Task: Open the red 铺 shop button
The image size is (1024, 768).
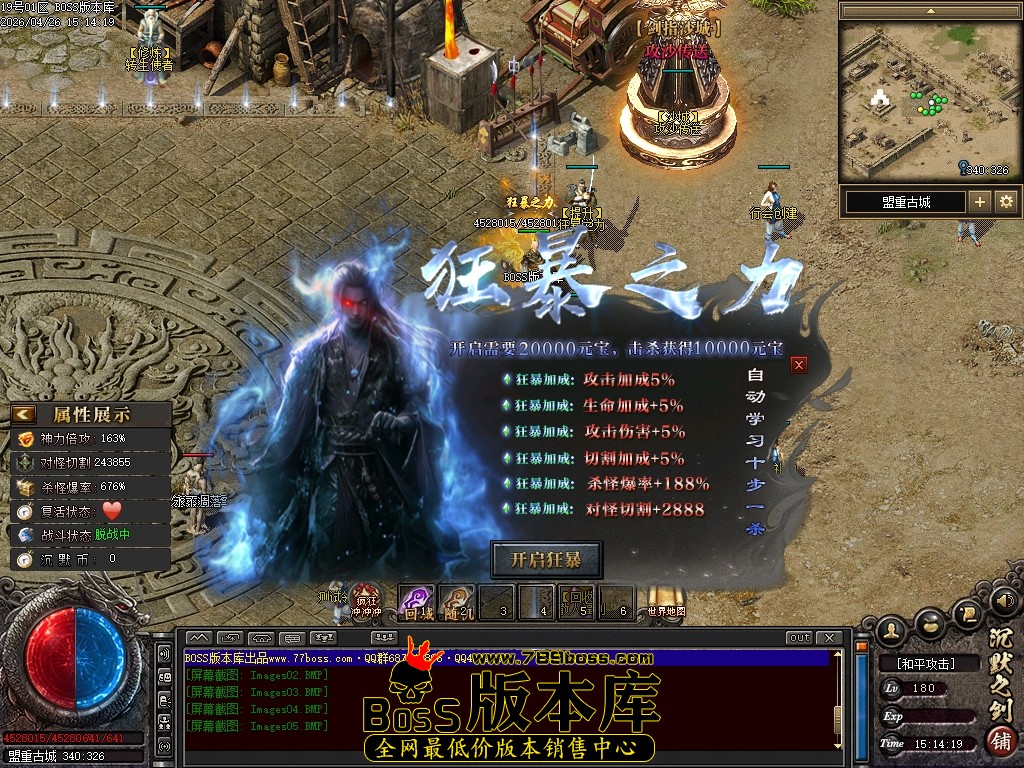Action: coord(1001,742)
